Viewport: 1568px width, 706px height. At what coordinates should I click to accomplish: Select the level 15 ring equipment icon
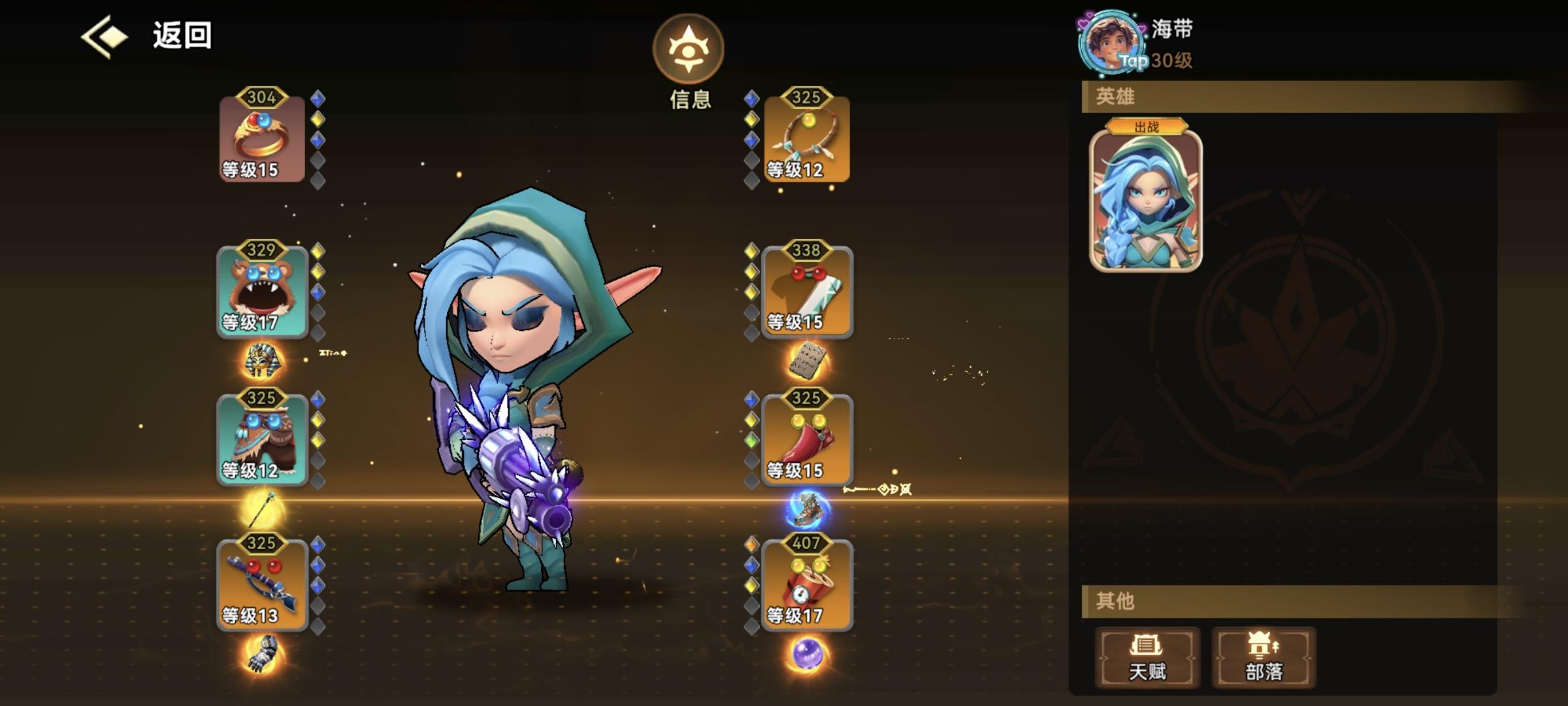point(261,137)
